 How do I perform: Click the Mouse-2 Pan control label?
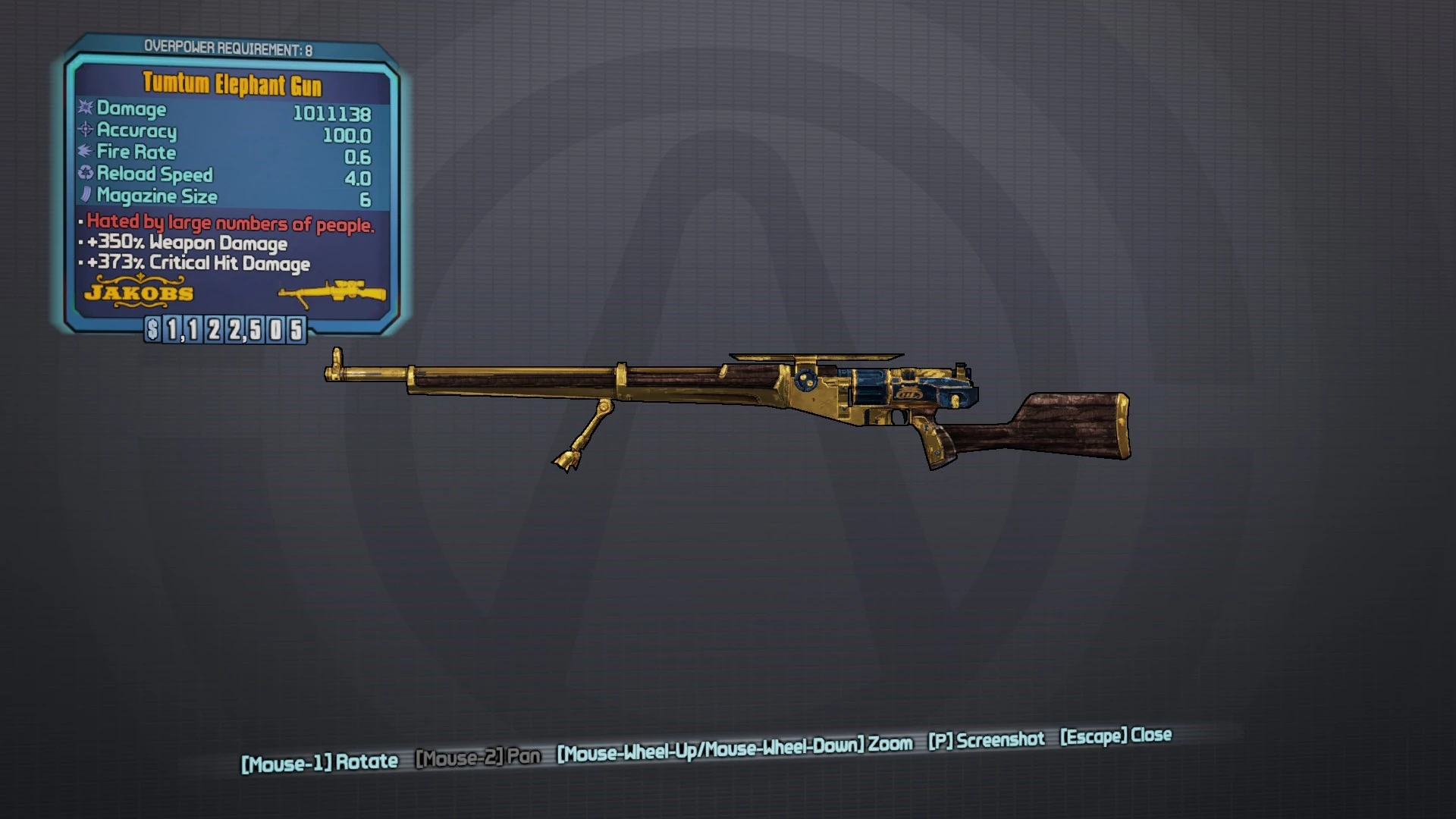click(x=478, y=757)
